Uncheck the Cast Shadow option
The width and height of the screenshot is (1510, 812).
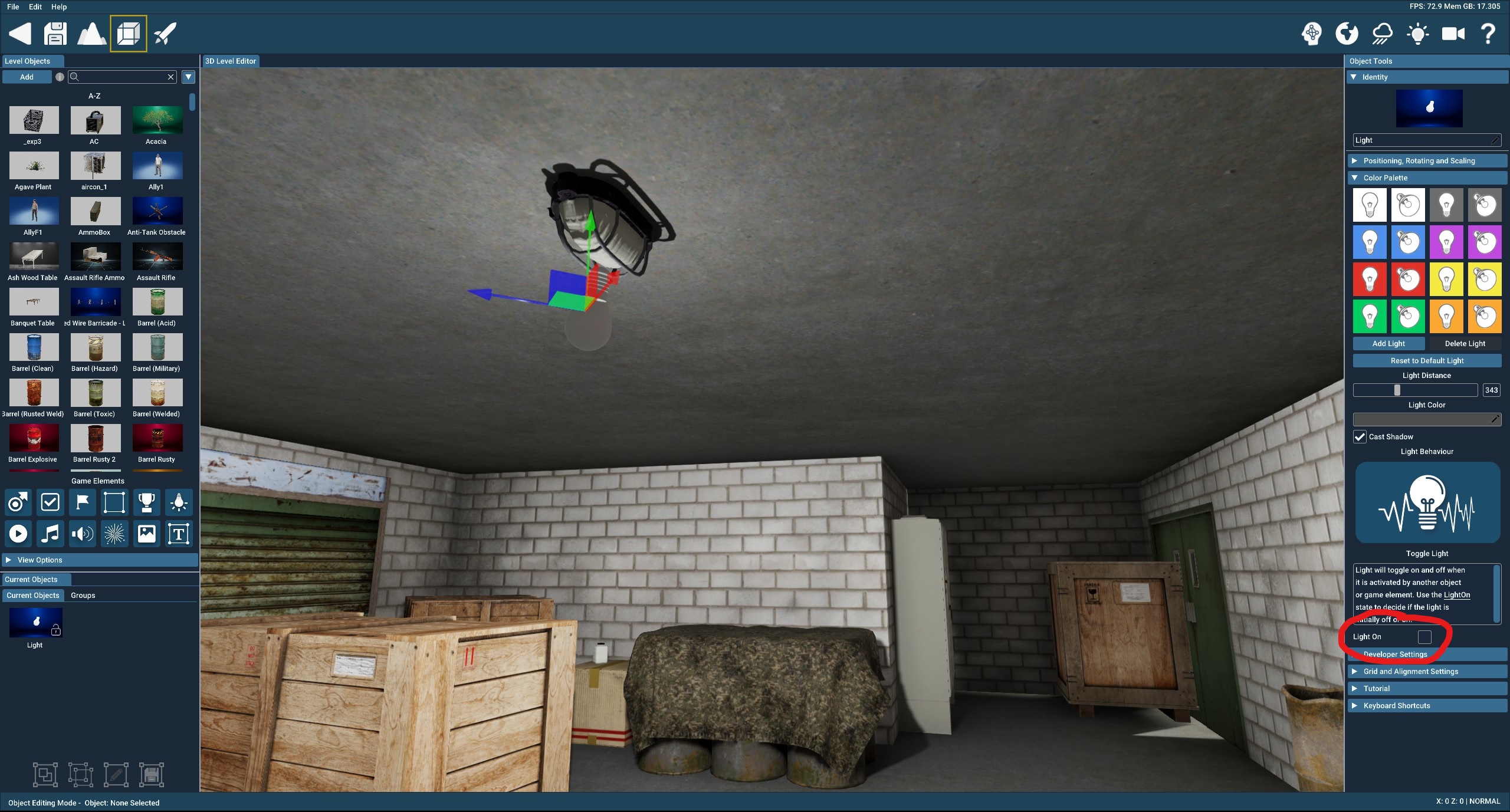(x=1360, y=437)
